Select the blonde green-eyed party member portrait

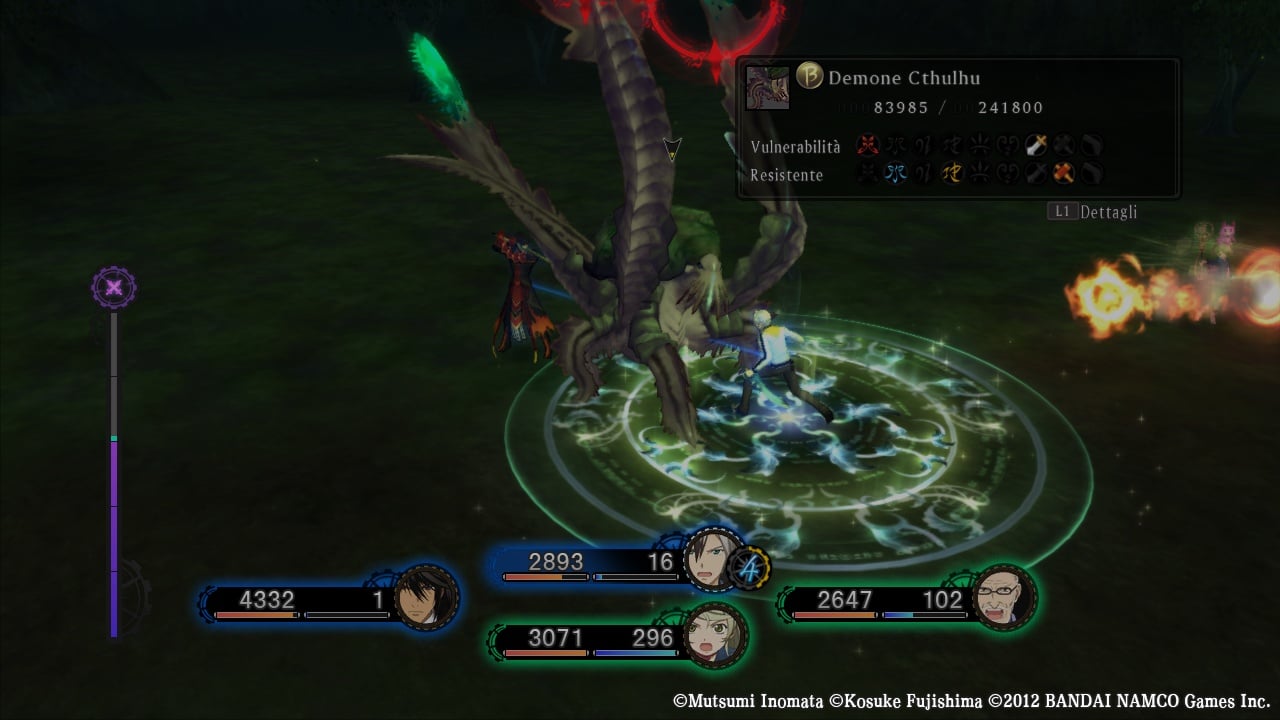pos(715,635)
